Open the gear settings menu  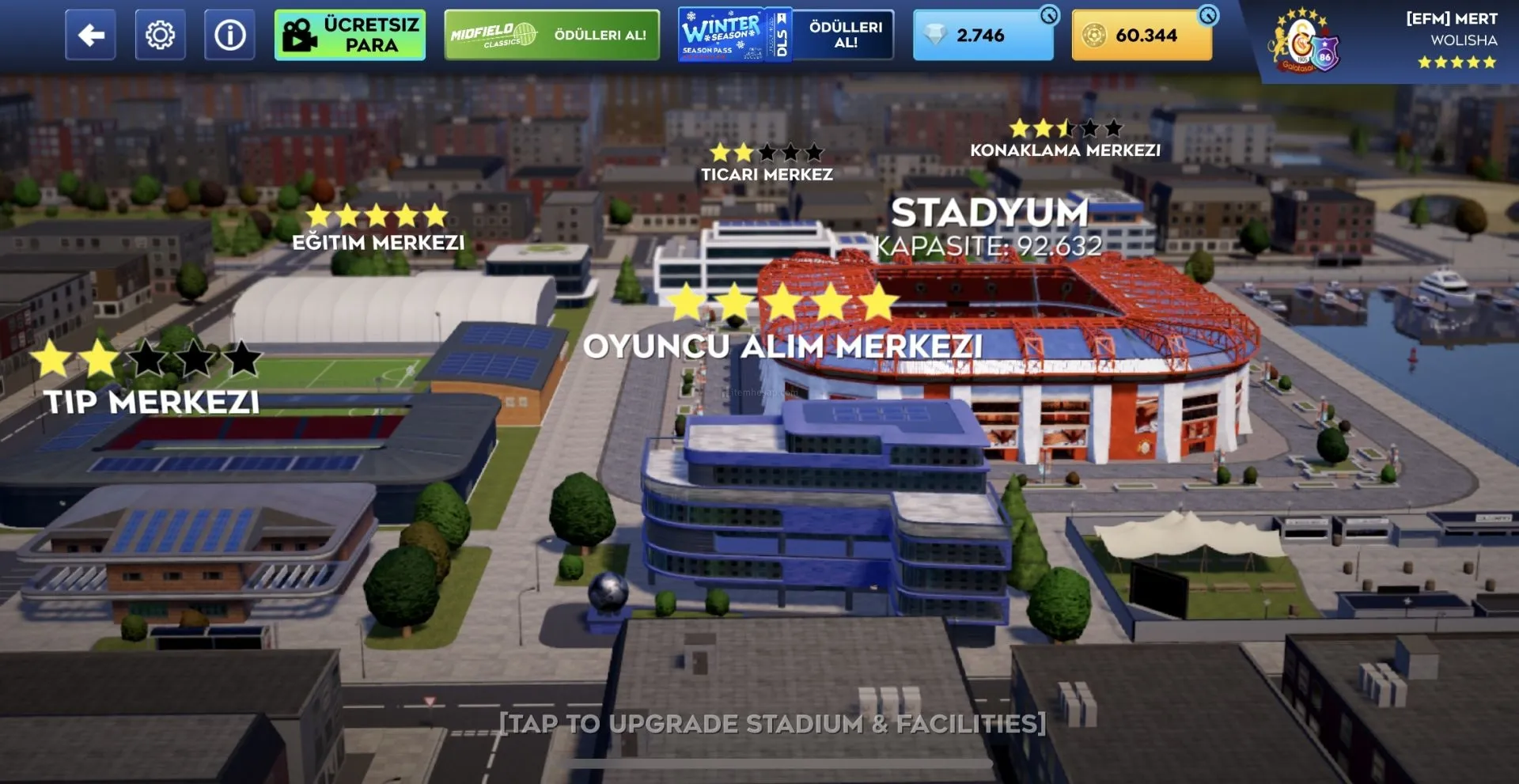[160, 35]
